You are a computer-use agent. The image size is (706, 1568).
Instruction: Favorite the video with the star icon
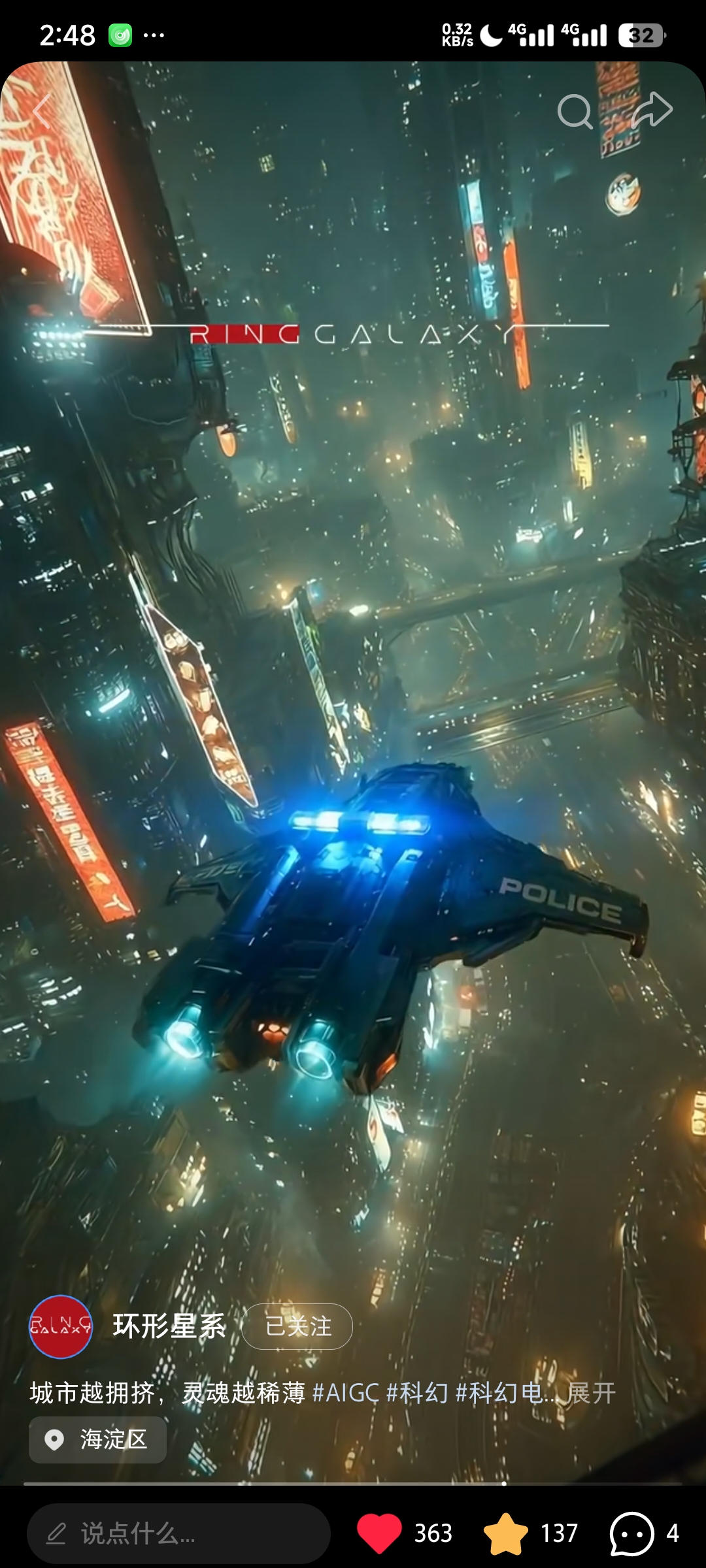coord(505,1533)
